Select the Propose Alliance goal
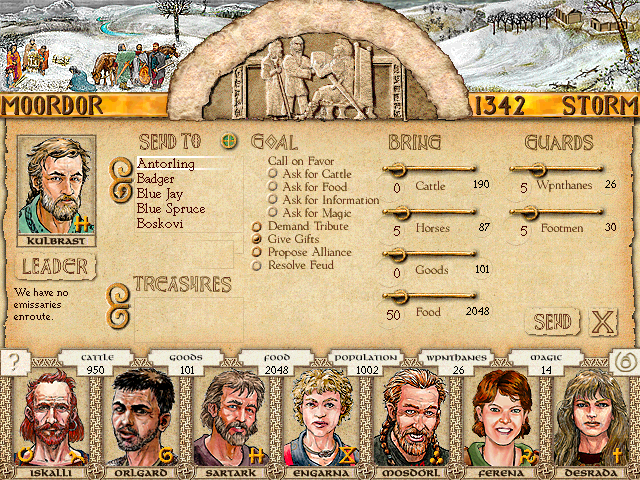640x480 pixels. tap(258, 252)
